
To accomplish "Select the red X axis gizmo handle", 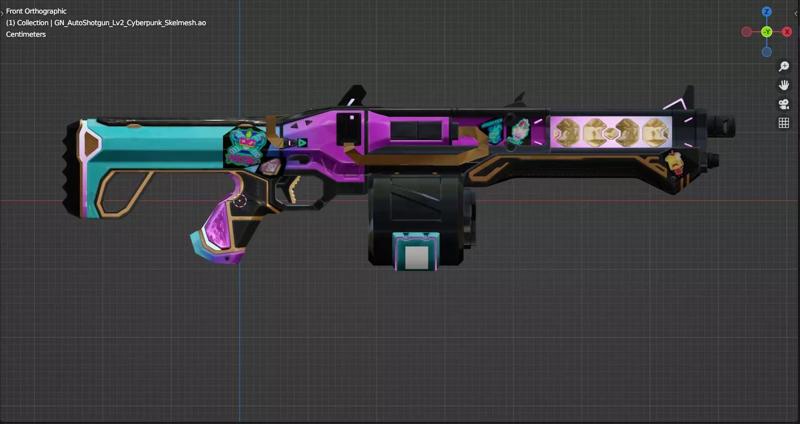I will coord(786,32).
